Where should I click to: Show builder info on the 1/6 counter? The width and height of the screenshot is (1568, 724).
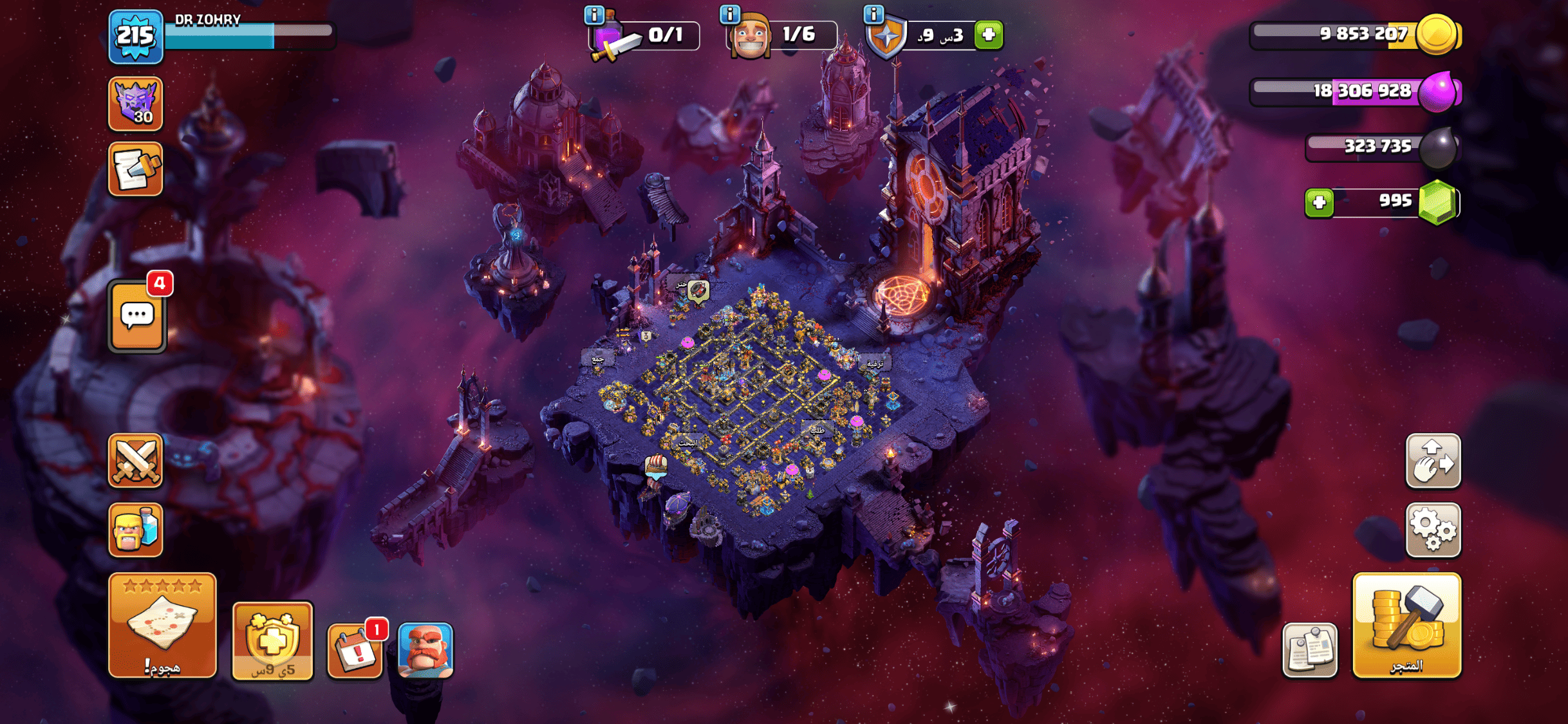coord(729,14)
